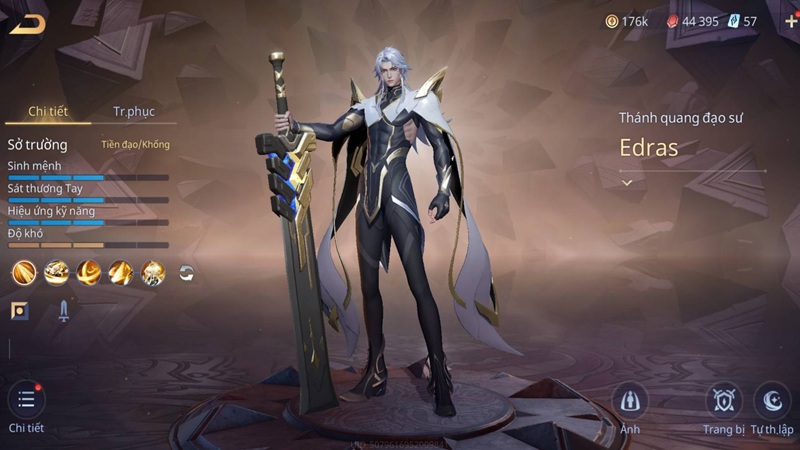Open the Ảnh button

(630, 401)
